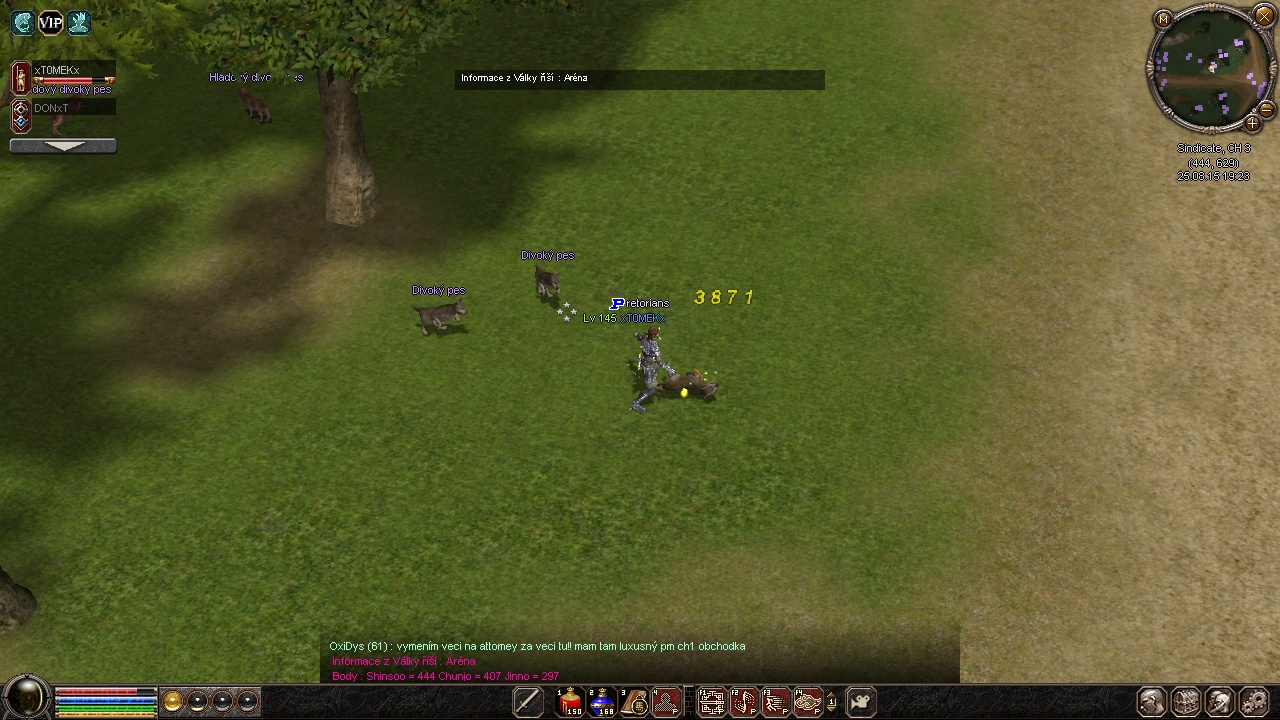
Task: Click the gold coin button beside status bars
Action: tap(173, 702)
